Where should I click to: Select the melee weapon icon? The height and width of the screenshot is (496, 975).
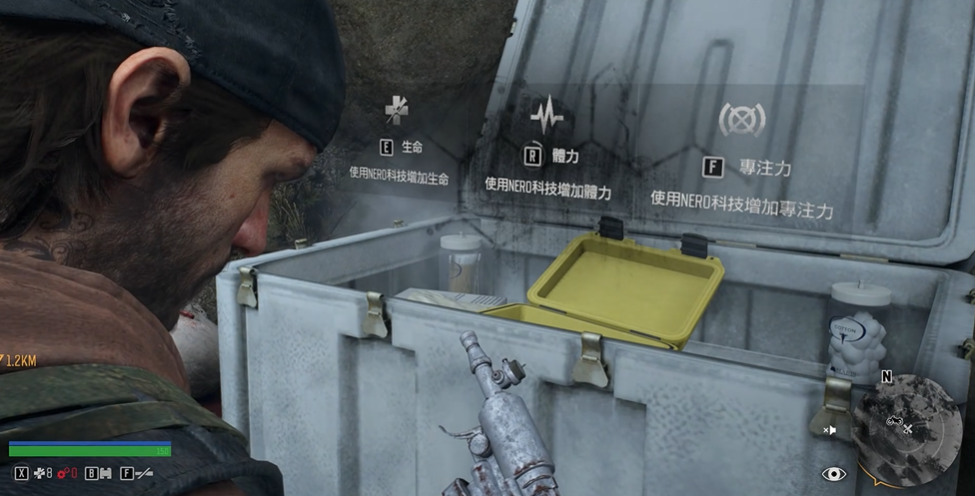click(x=144, y=473)
